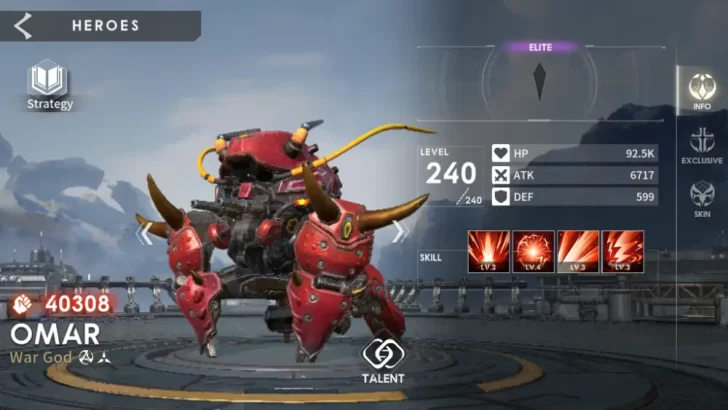Select the LV.4 skill icon
This screenshot has width=728, height=410.
point(534,251)
